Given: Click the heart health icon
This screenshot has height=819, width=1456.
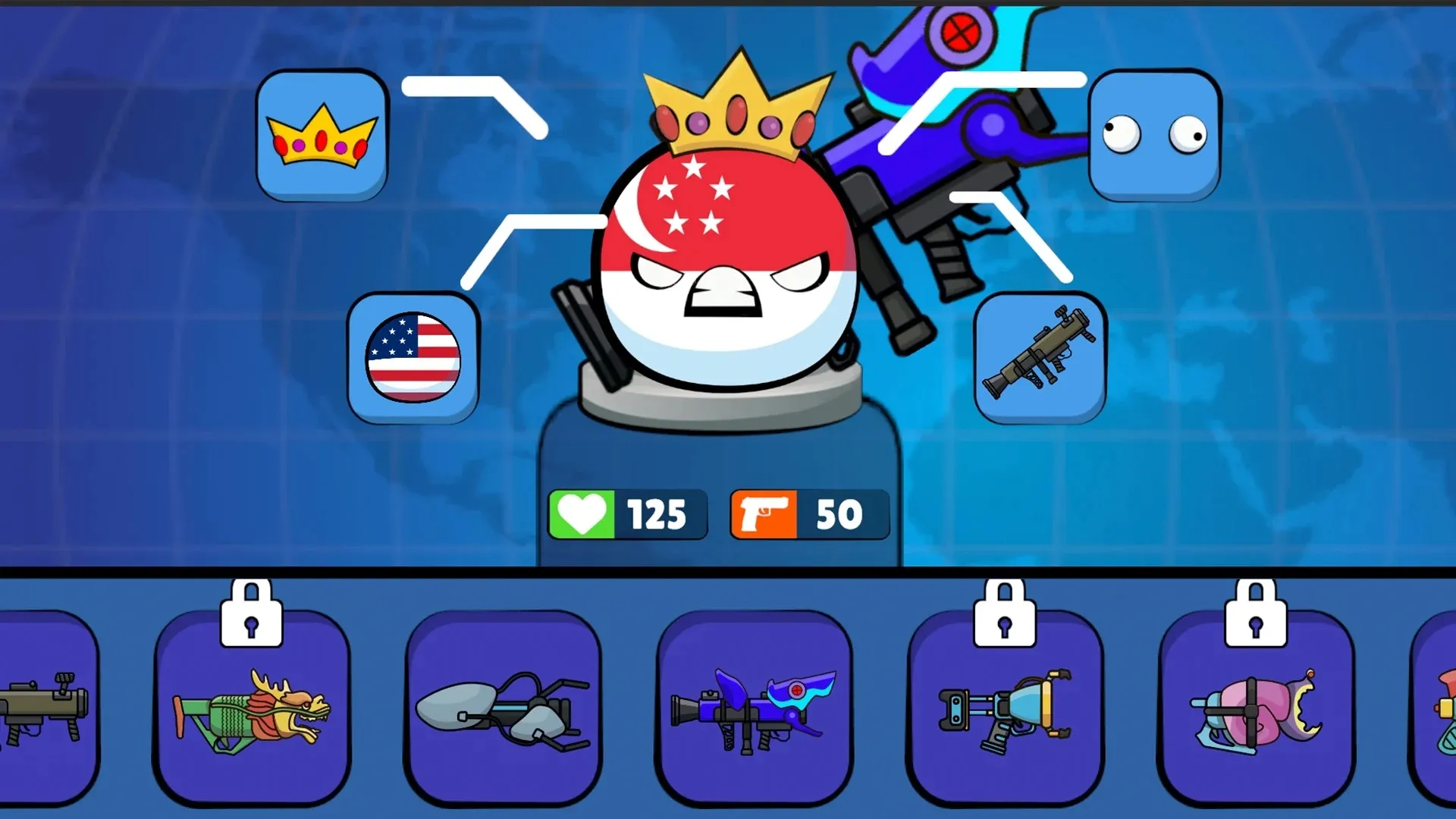Looking at the screenshot, I should tap(582, 514).
